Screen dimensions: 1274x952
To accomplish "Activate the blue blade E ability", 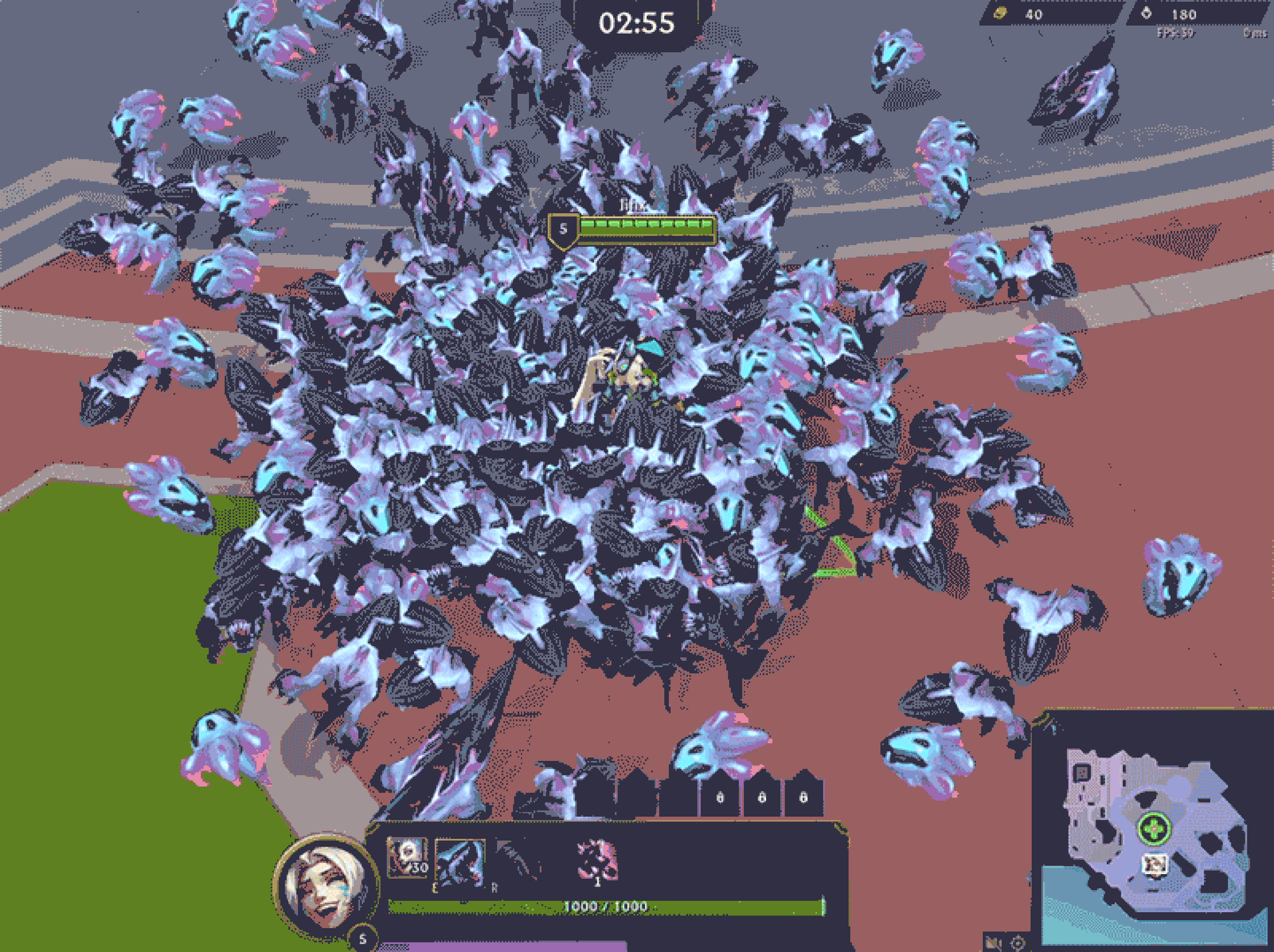I will [x=460, y=862].
